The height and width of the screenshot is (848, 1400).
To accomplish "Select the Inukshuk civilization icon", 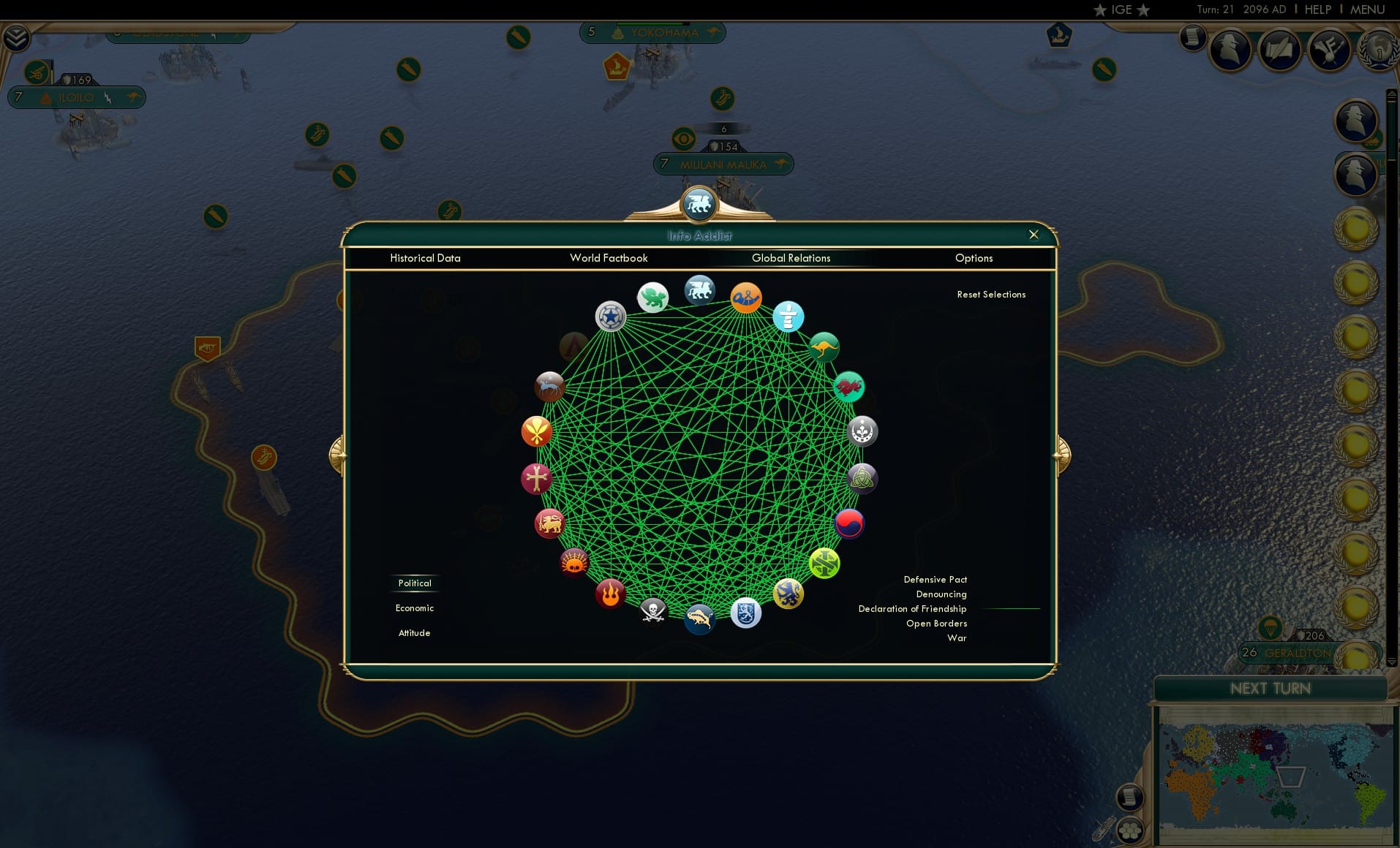I will tap(788, 317).
